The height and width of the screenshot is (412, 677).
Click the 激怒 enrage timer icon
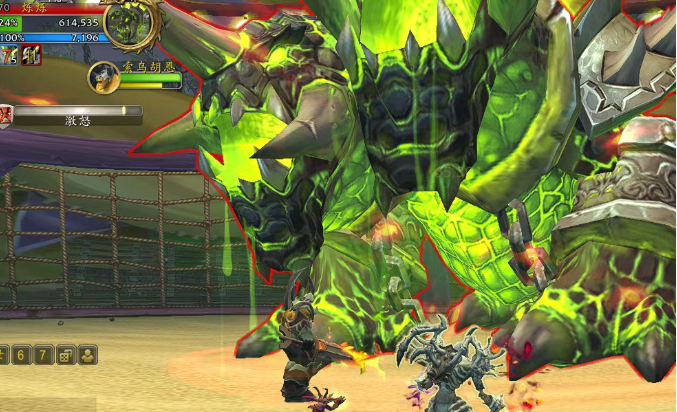[7, 115]
